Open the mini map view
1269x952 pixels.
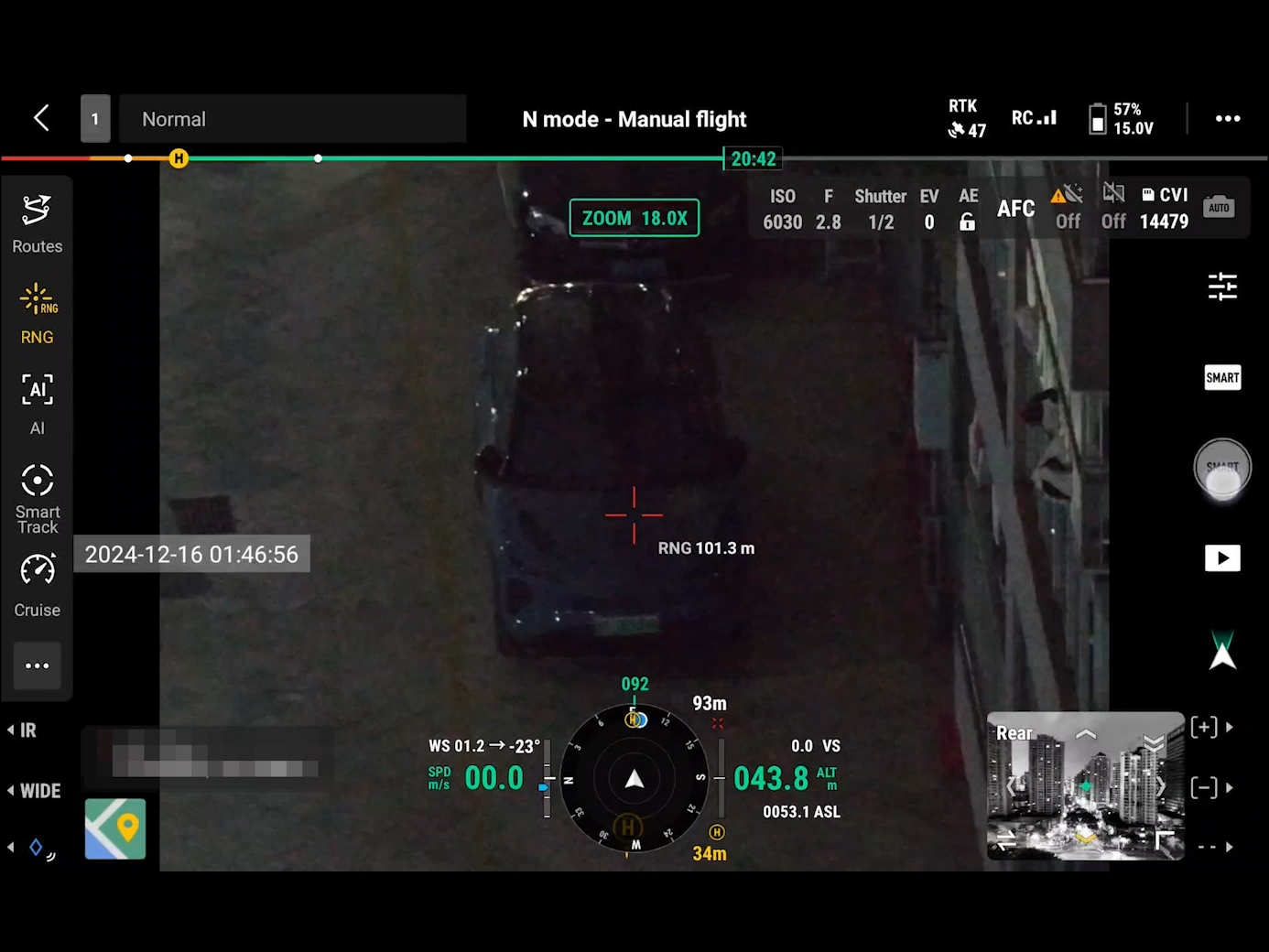[114, 829]
